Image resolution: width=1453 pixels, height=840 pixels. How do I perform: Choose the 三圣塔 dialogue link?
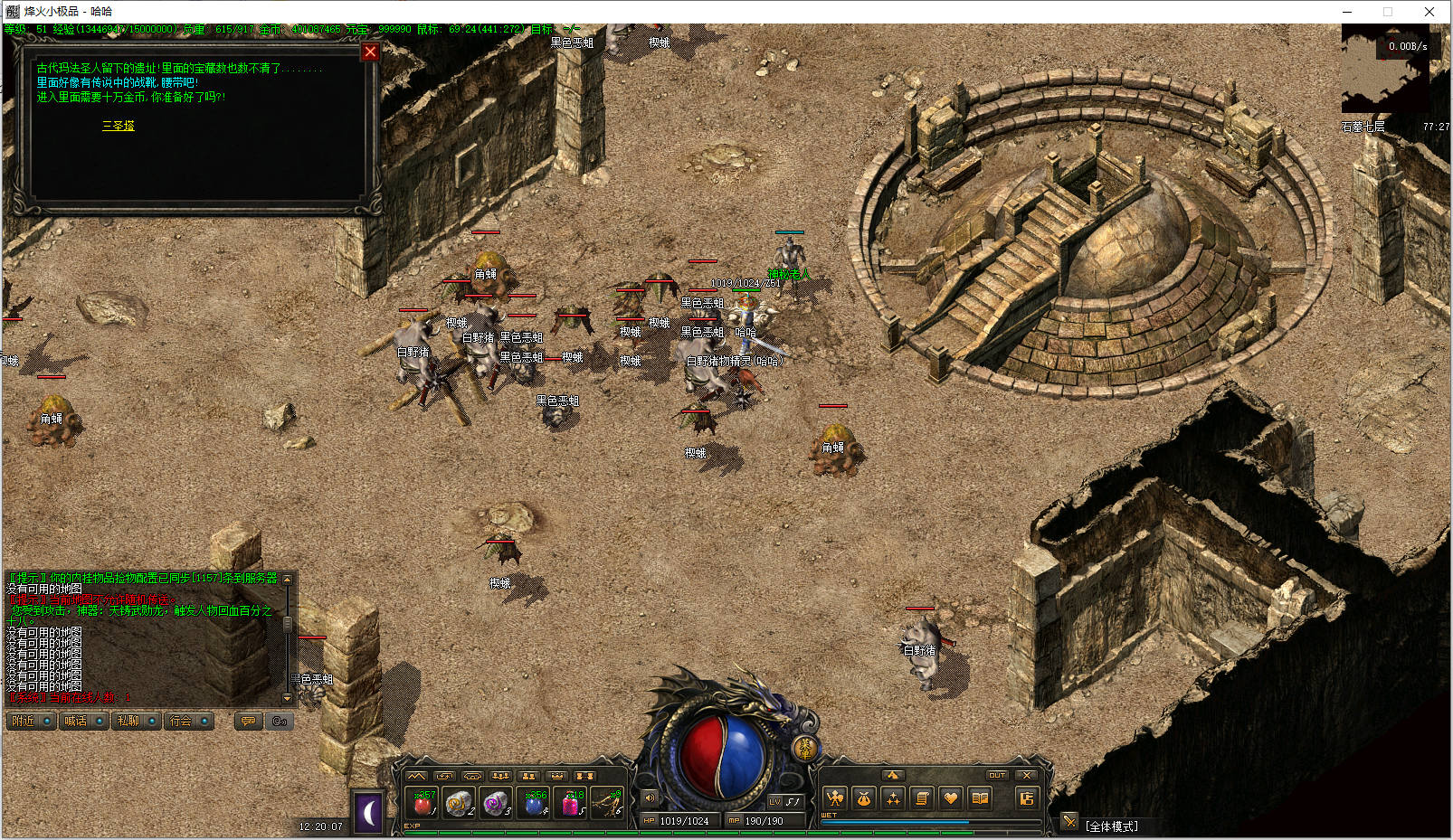click(118, 126)
